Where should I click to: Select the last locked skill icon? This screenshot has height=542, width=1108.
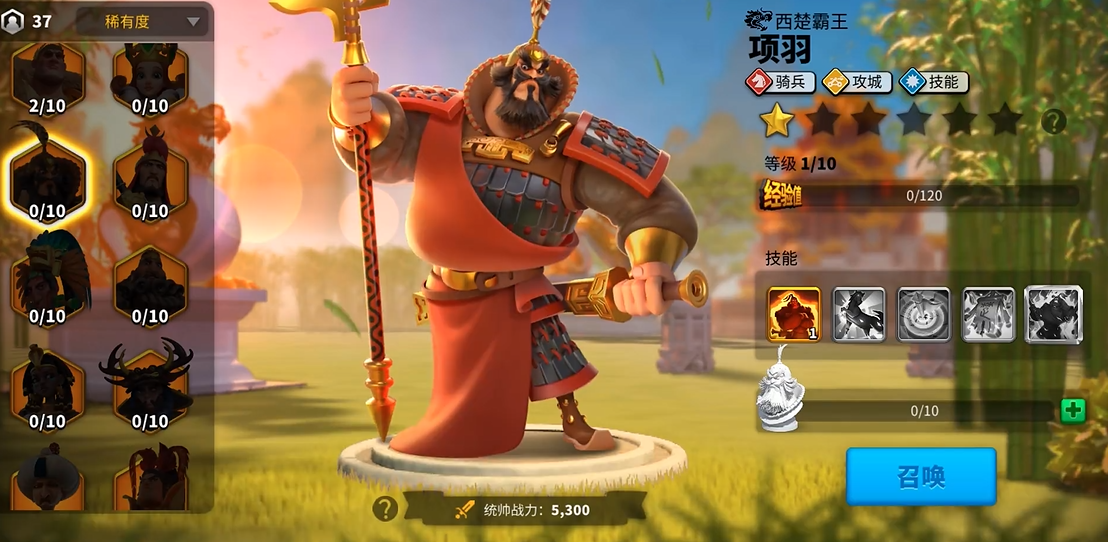[x=1053, y=315]
